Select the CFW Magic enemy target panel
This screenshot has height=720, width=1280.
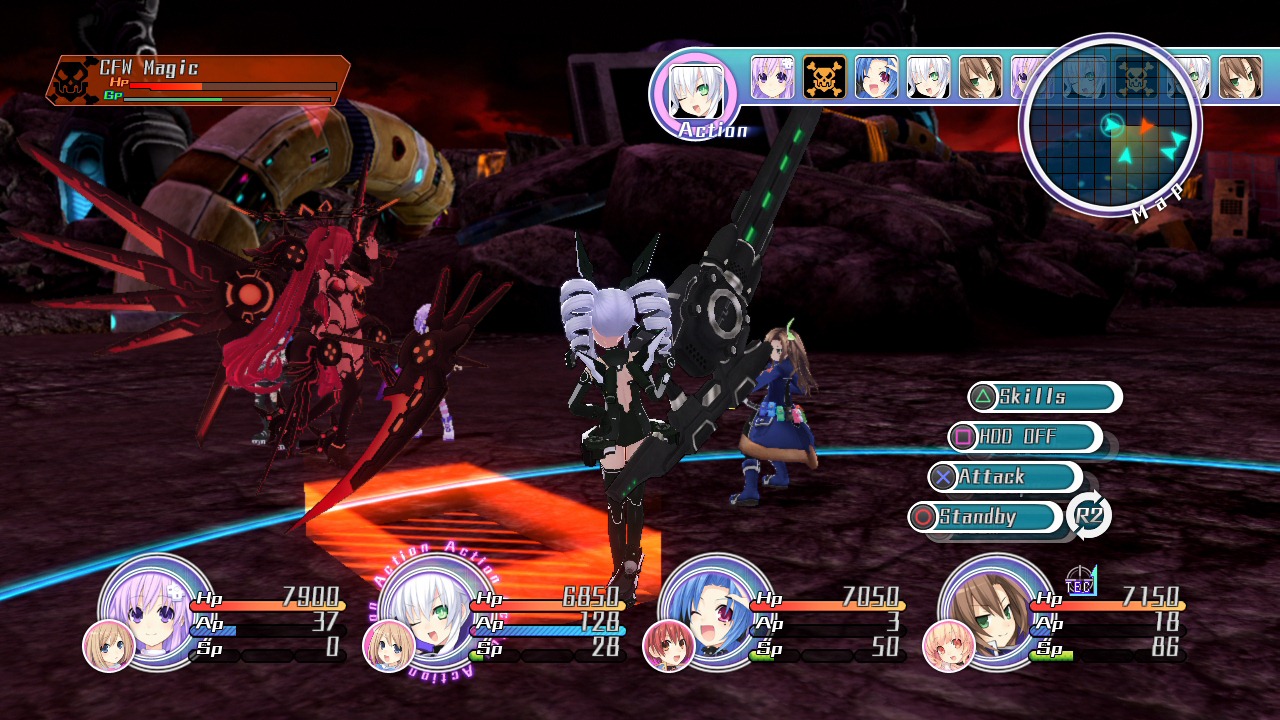(198, 81)
